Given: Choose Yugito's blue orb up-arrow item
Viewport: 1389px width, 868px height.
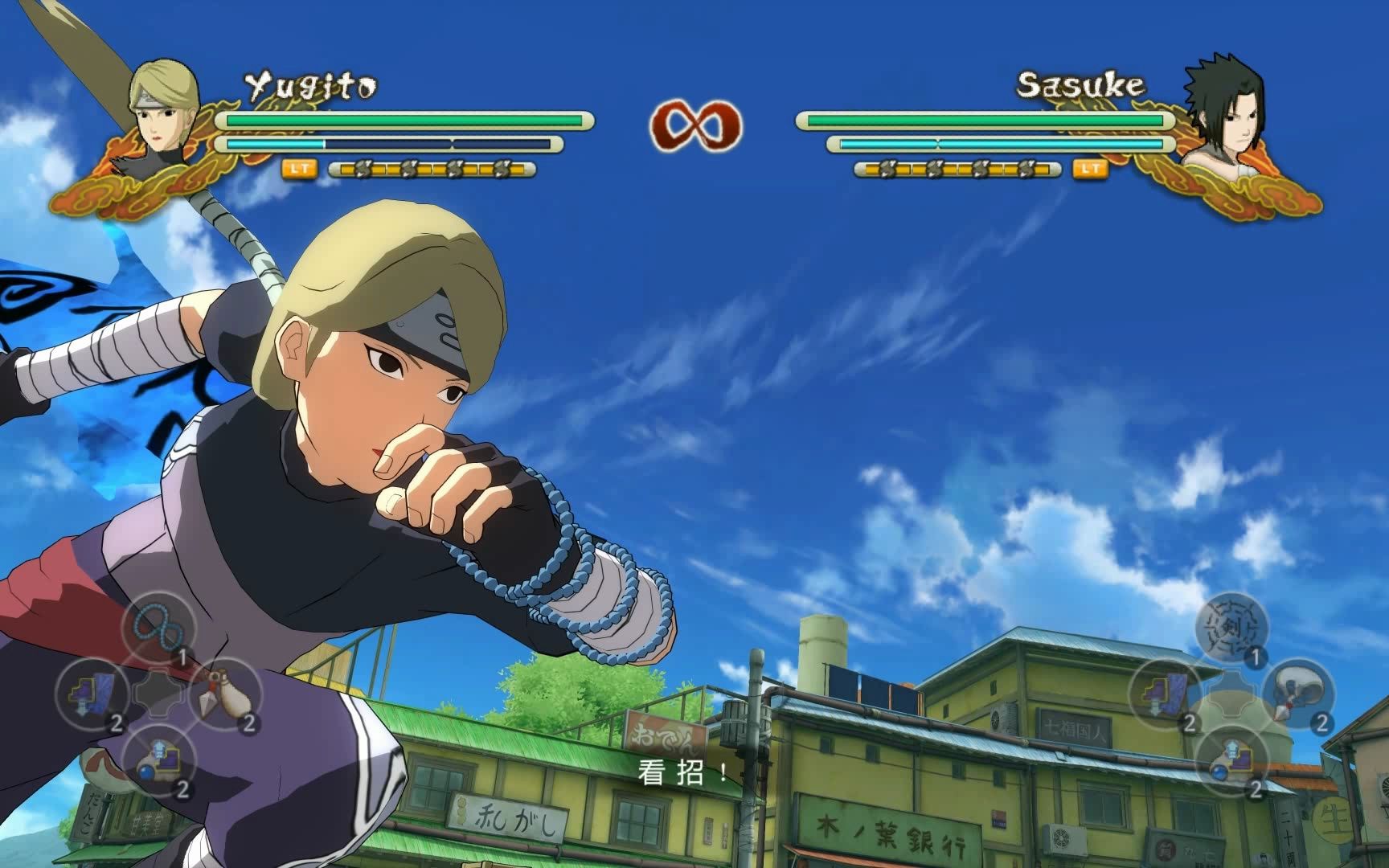Looking at the screenshot, I should [x=158, y=759].
